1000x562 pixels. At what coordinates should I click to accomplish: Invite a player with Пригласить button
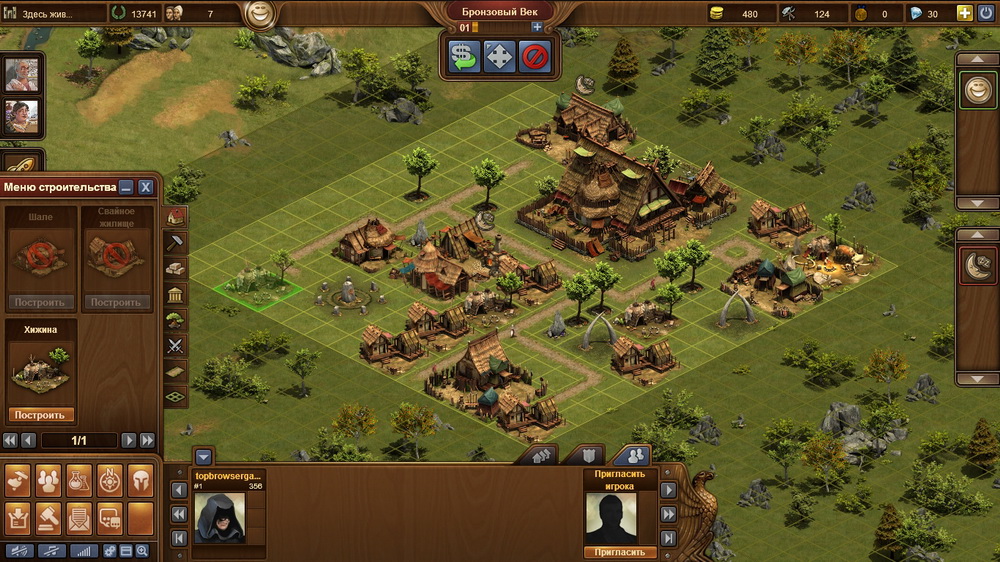click(x=619, y=552)
